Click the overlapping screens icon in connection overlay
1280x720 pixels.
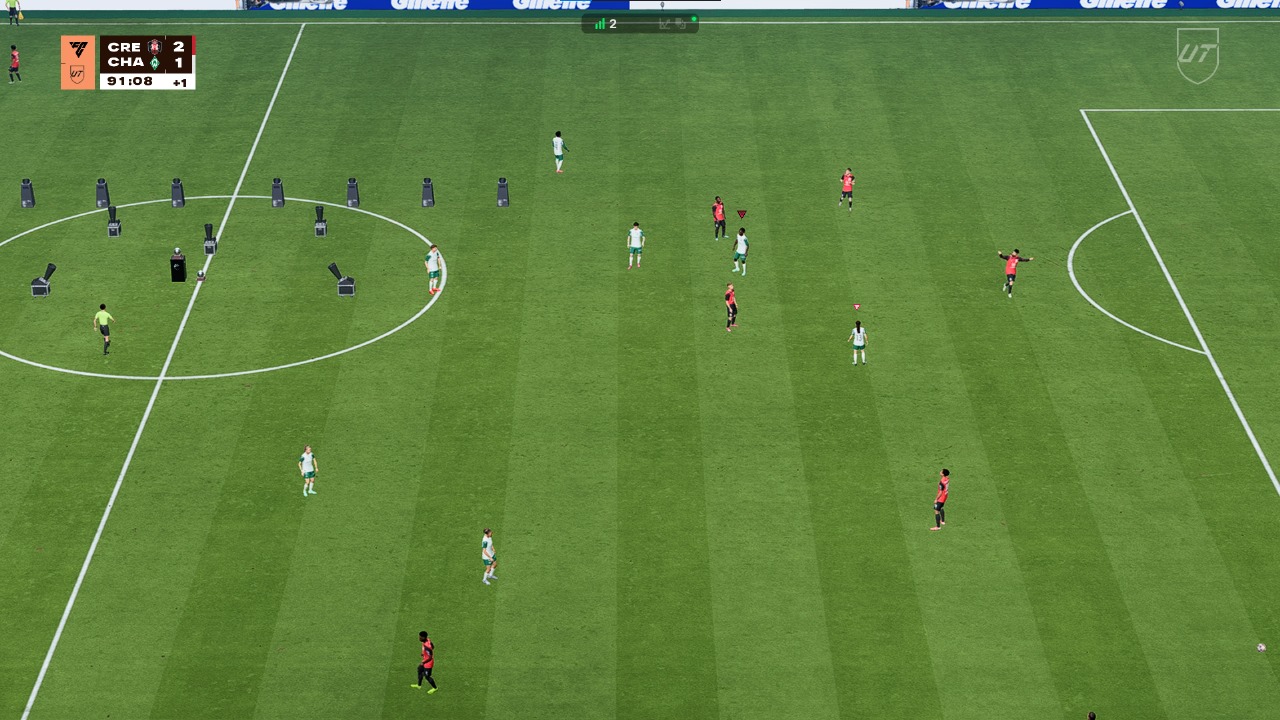click(681, 24)
